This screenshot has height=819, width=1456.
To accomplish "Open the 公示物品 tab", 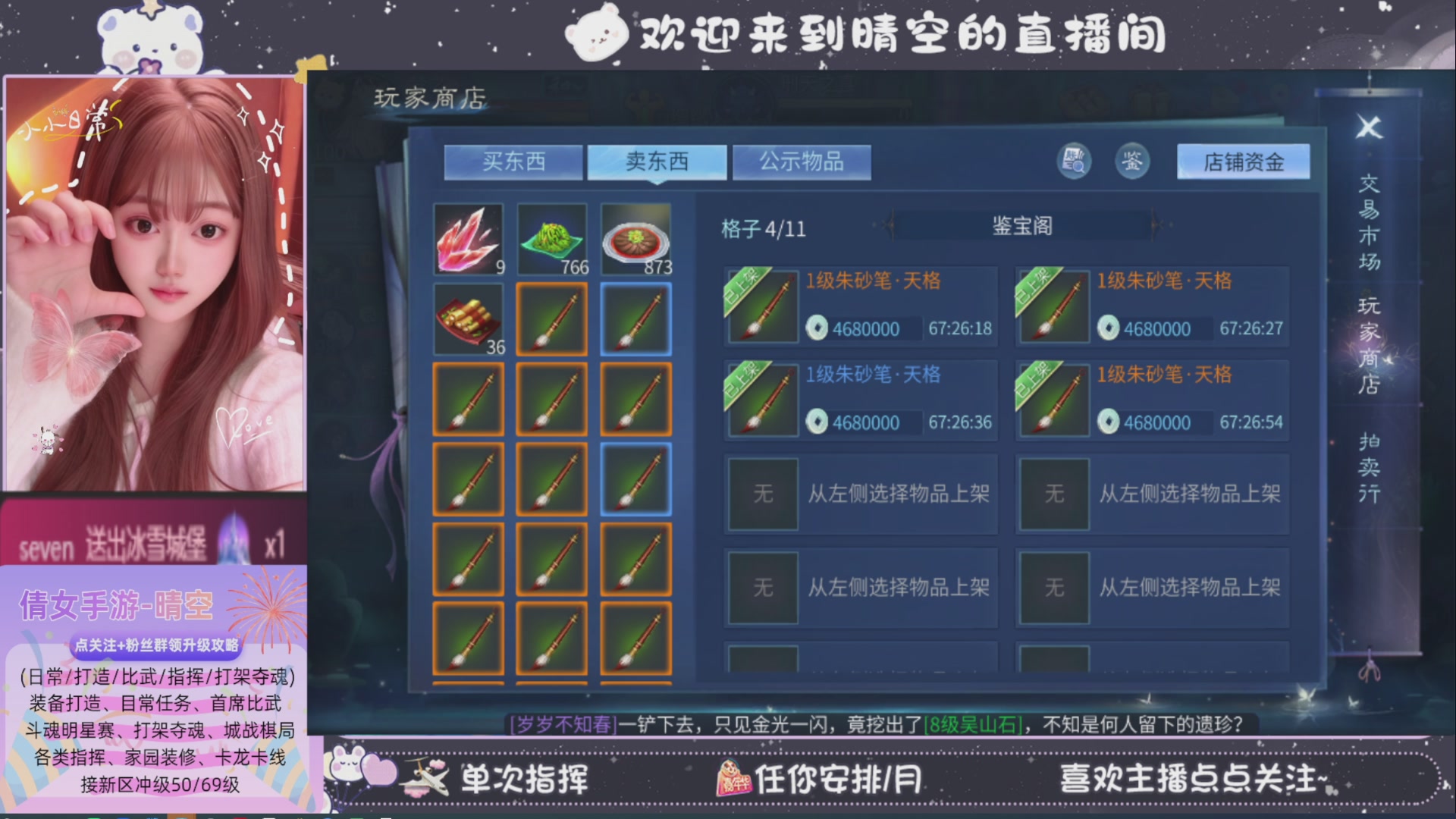I will point(802,161).
